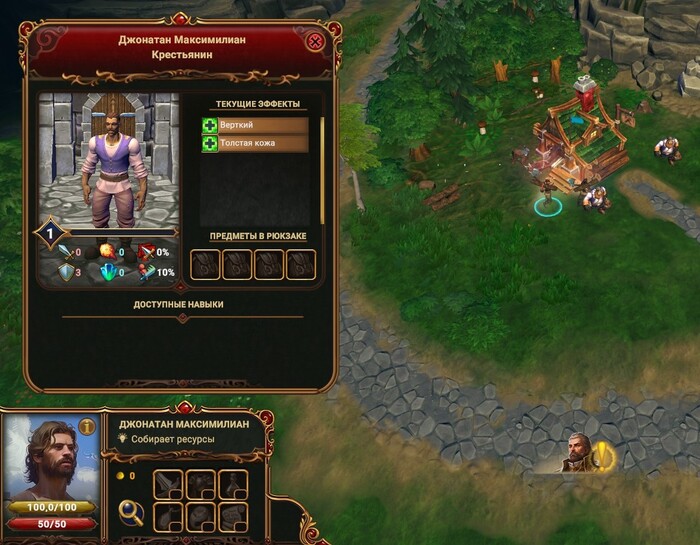Image resolution: width=700 pixels, height=545 pixels.
Task: Open hero info with the gold "i" button
Action: pos(87,427)
